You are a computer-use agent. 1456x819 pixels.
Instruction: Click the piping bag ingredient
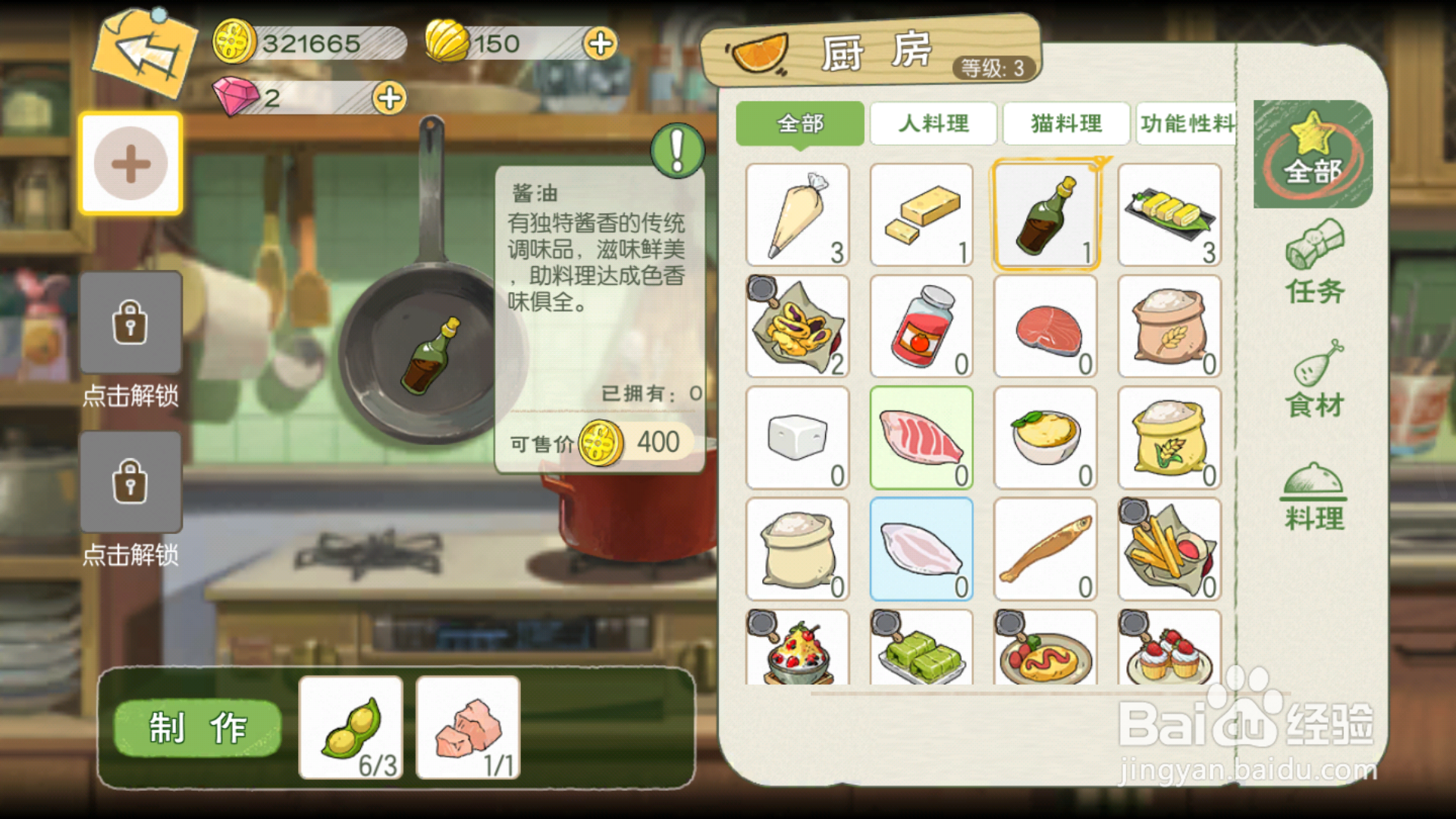[798, 215]
